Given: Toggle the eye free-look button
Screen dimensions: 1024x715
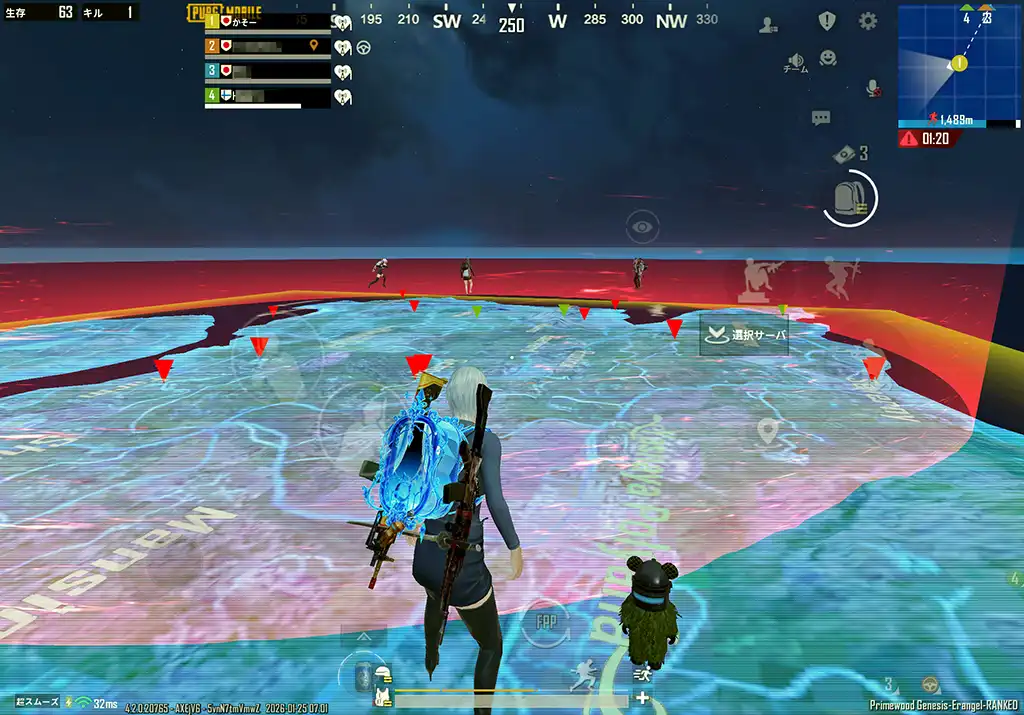Looking at the screenshot, I should click(x=642, y=227).
